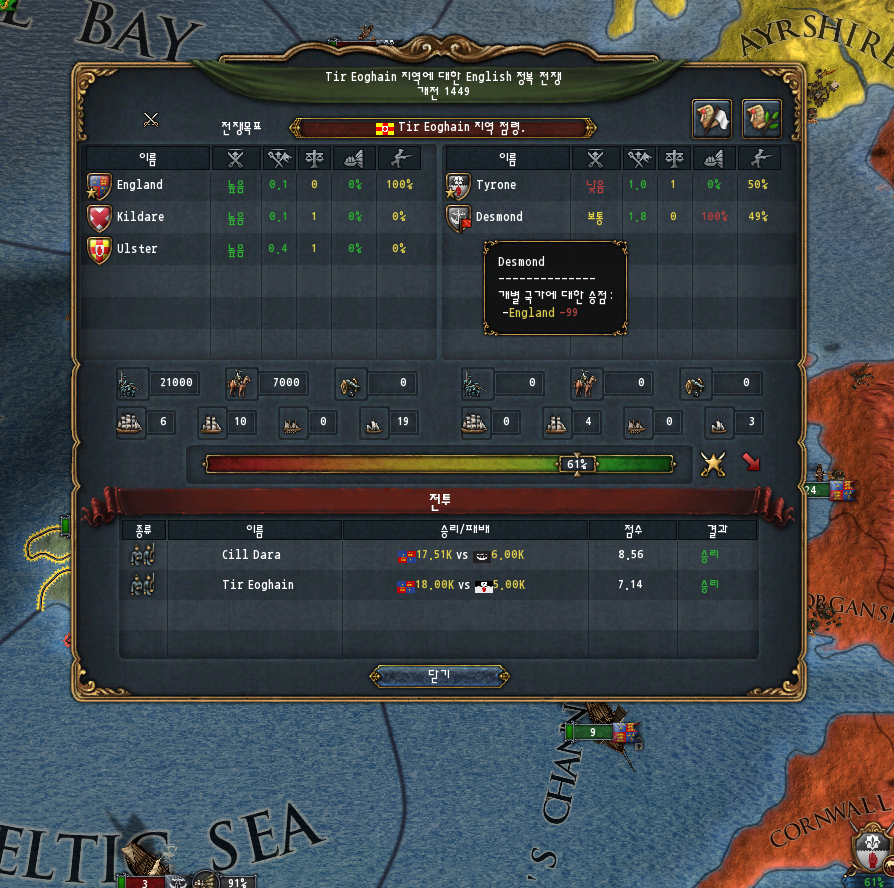Close the war overview with 닫기 button
The height and width of the screenshot is (888, 894).
pos(440,676)
